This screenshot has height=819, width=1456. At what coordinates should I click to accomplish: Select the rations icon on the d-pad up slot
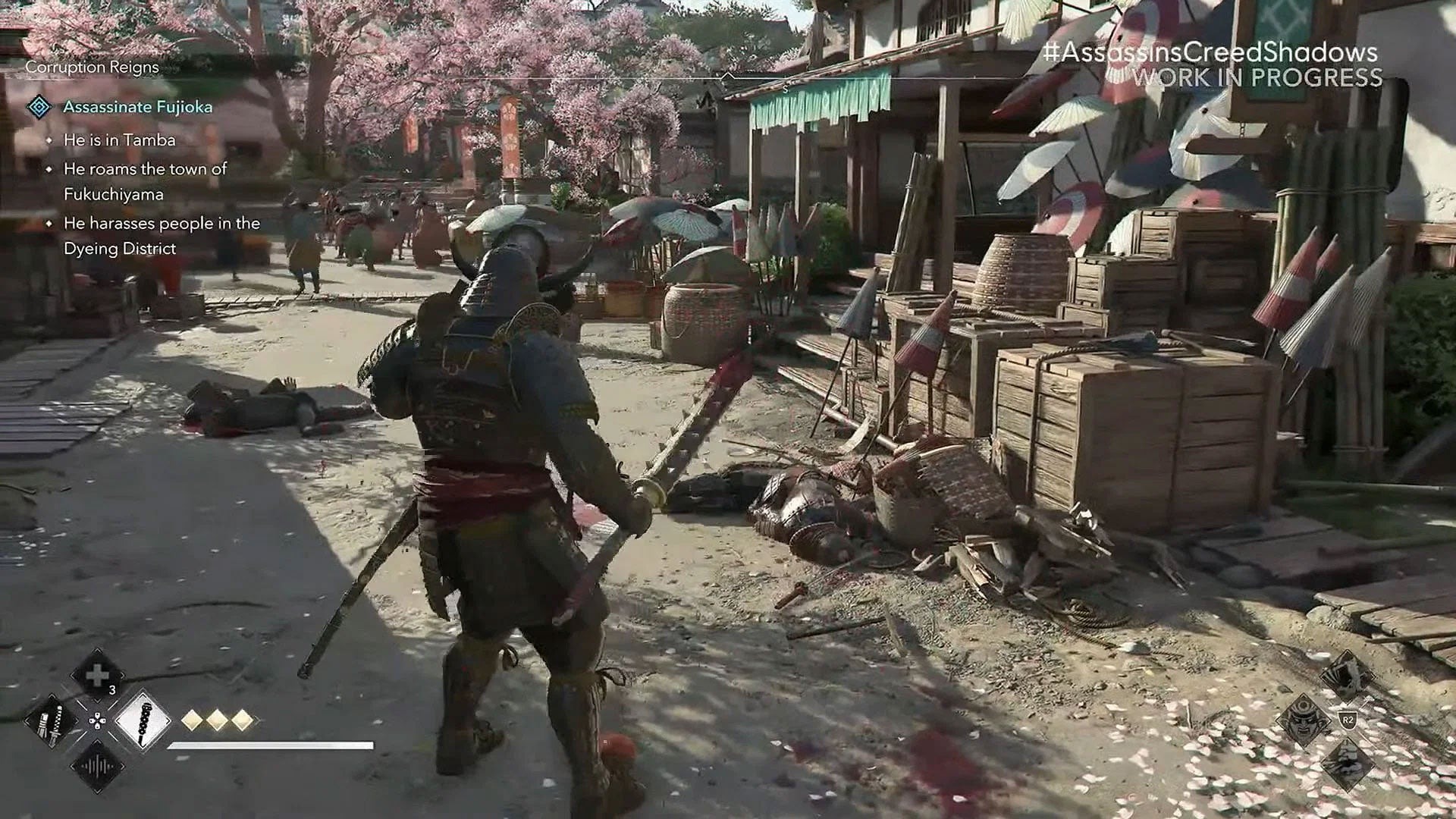(x=97, y=674)
